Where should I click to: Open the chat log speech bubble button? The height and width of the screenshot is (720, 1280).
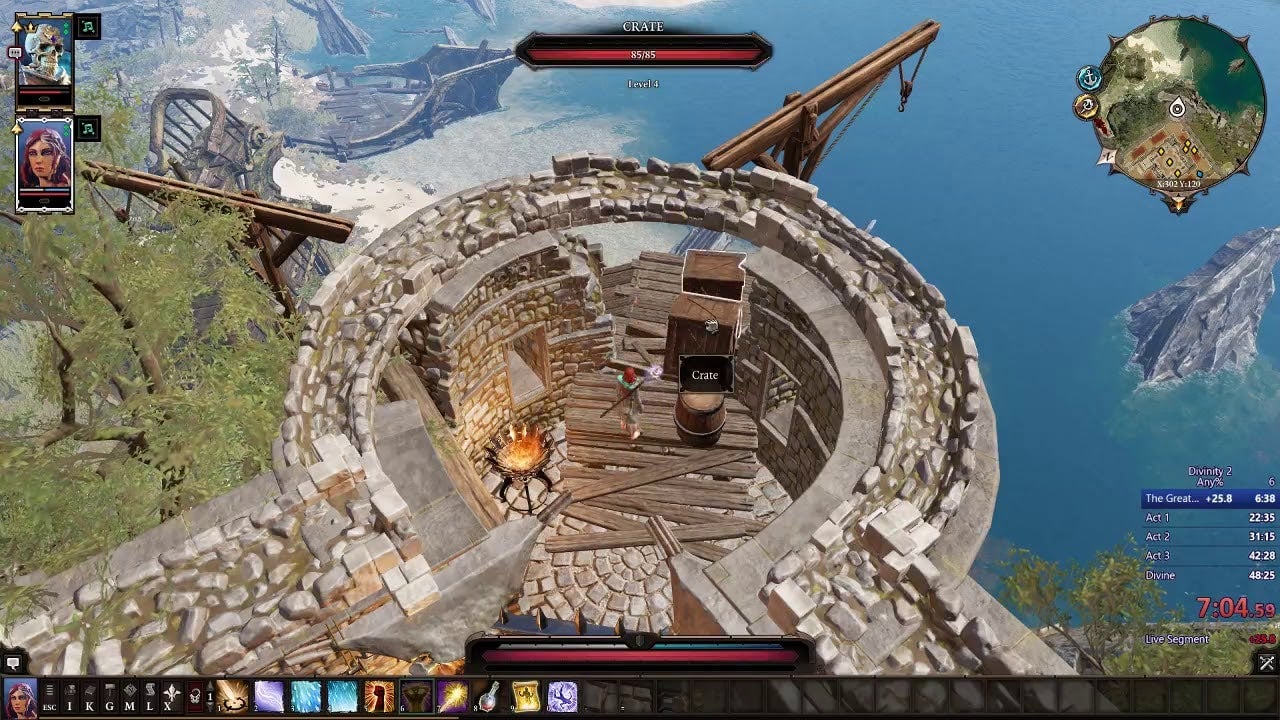coord(13,662)
